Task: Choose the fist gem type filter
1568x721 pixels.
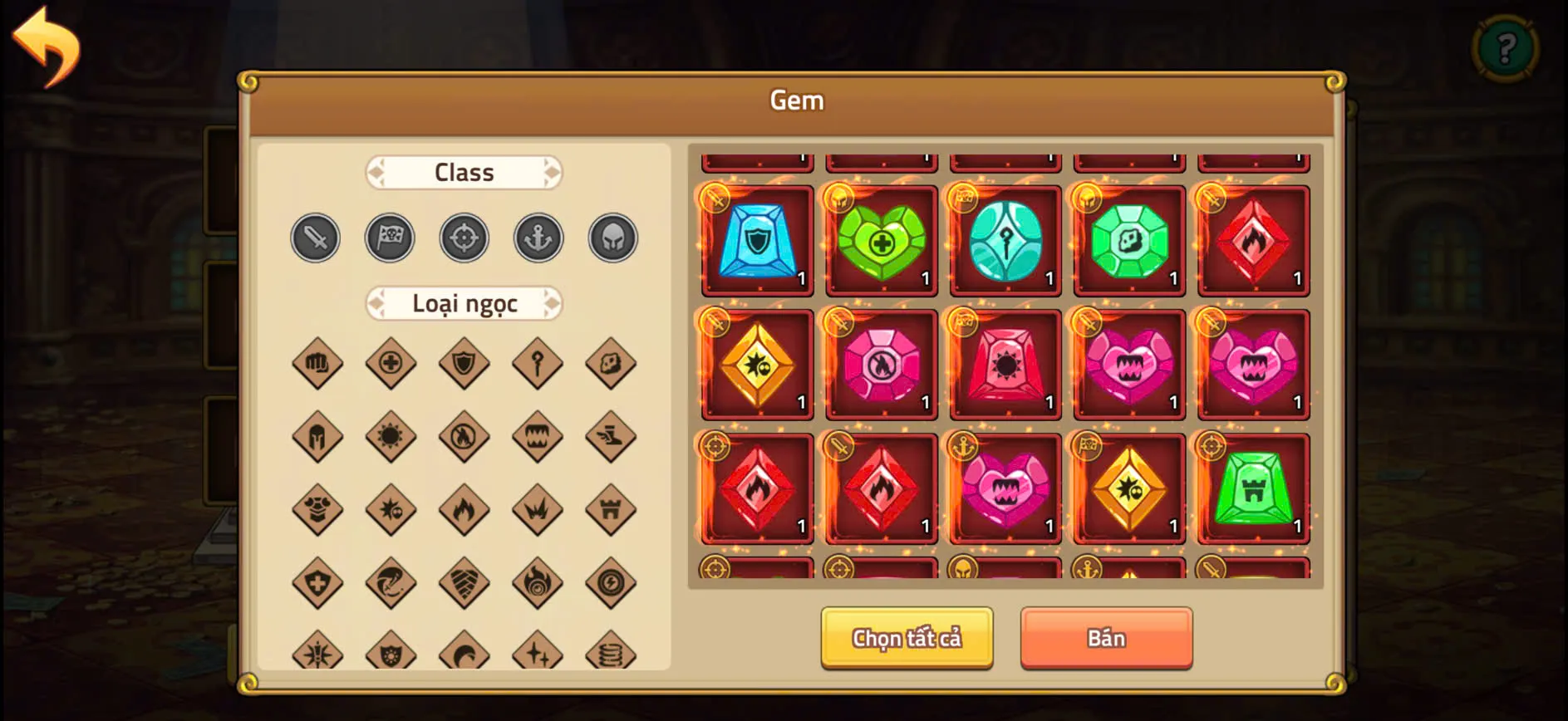Action: click(317, 363)
